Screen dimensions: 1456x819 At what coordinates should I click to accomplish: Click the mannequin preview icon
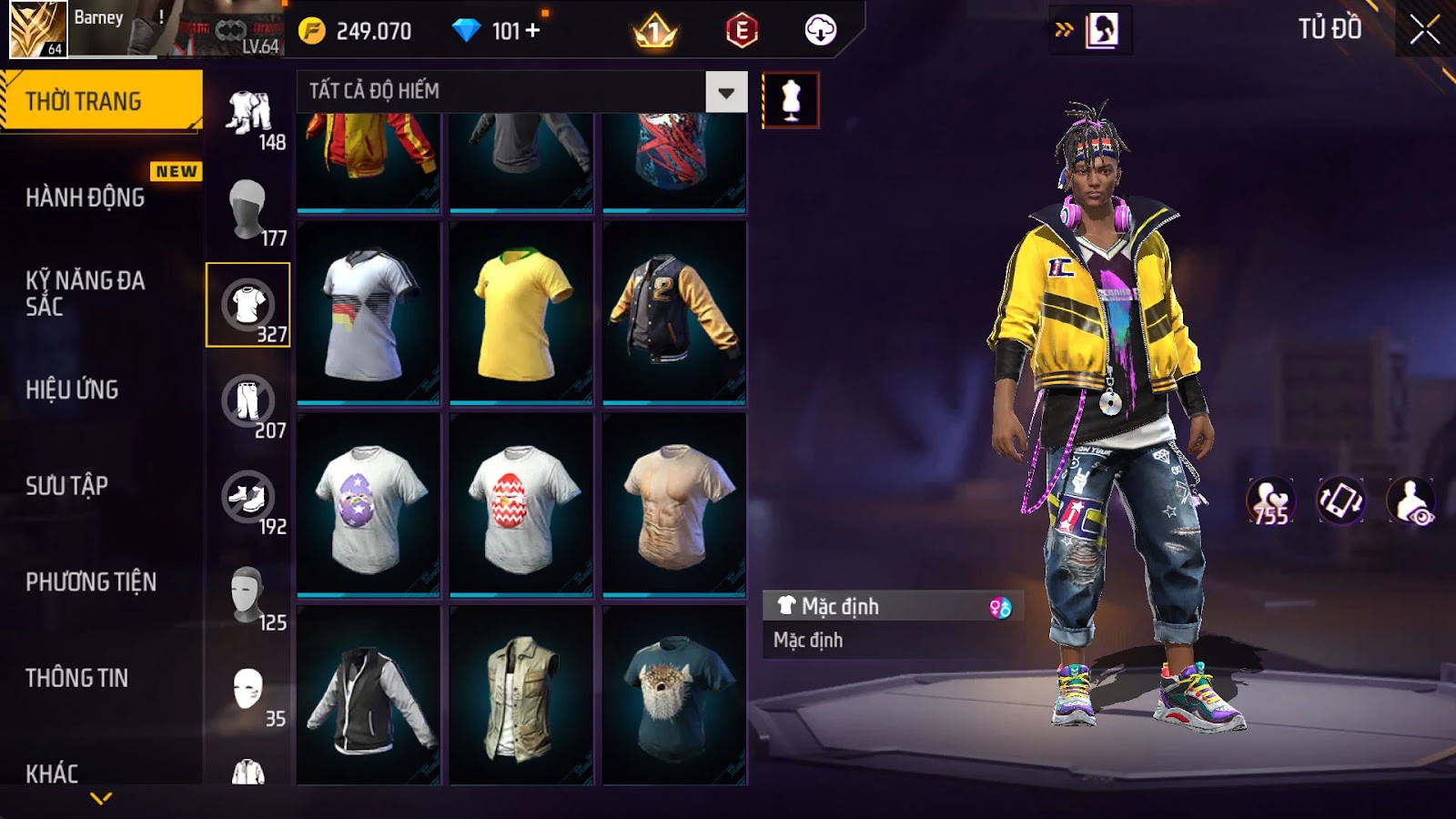tap(790, 100)
